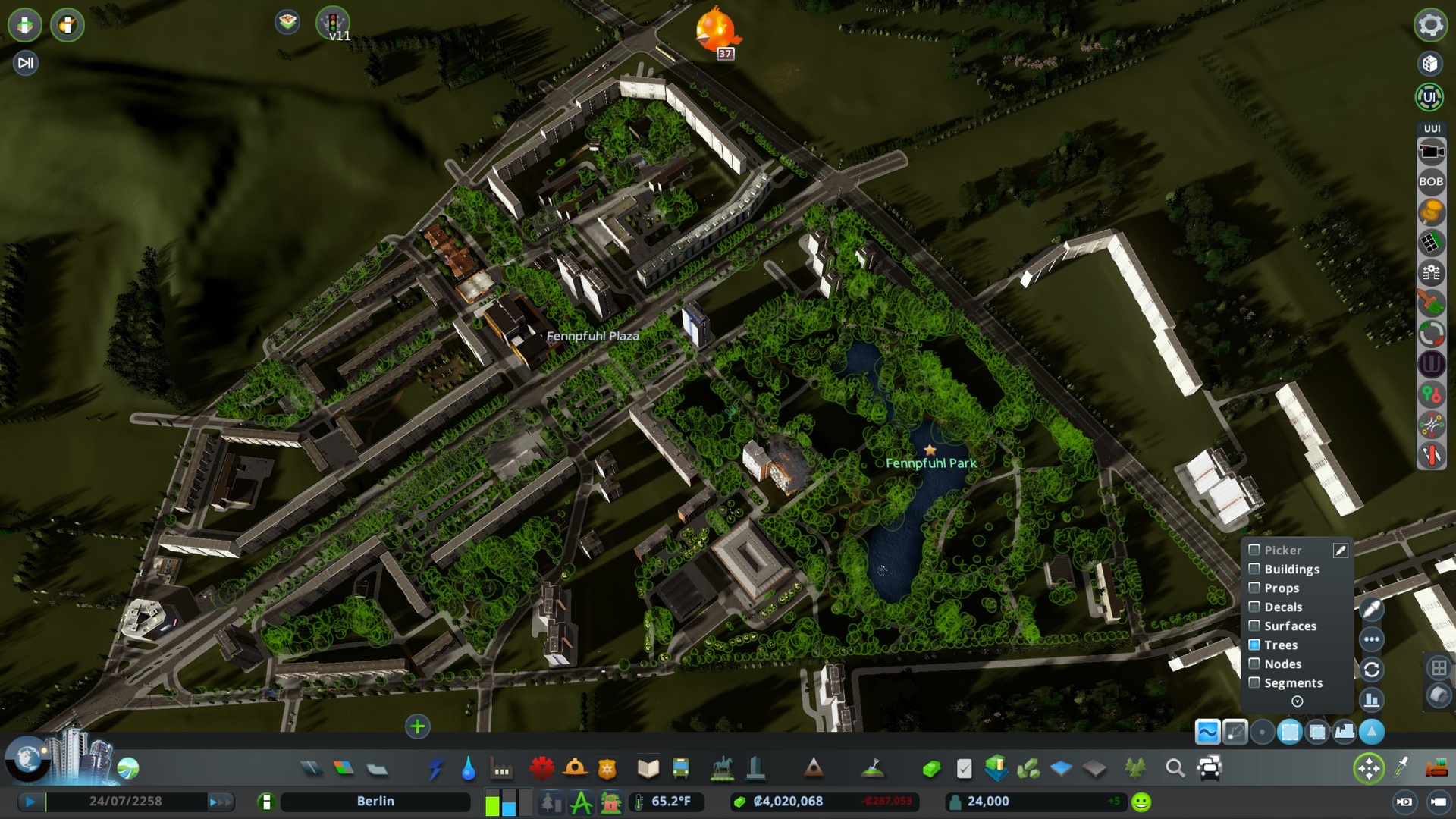The image size is (1456, 819).
Task: Open the Education services menu
Action: 647,768
